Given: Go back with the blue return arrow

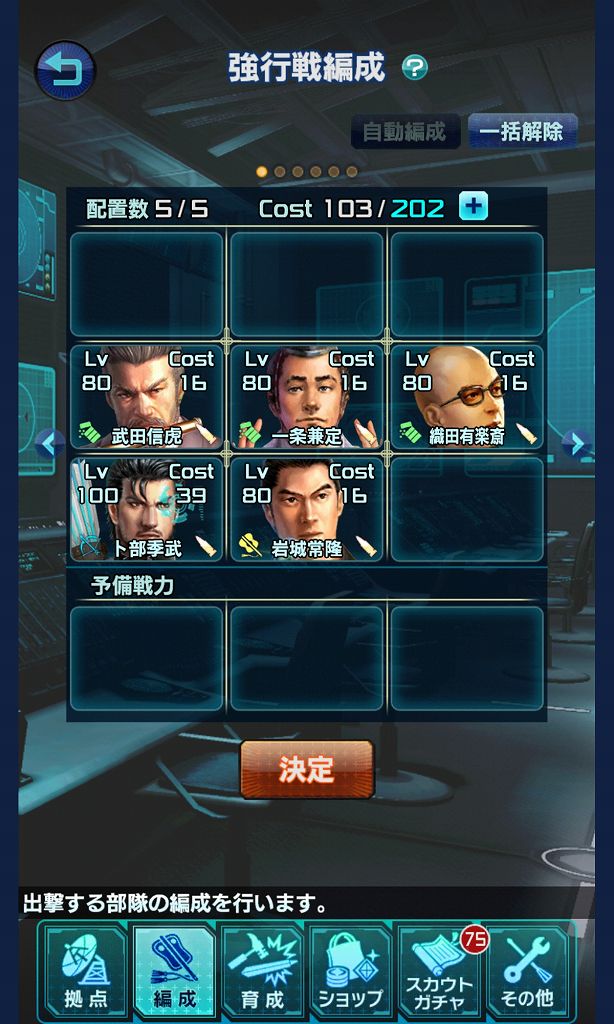Looking at the screenshot, I should (x=66, y=70).
